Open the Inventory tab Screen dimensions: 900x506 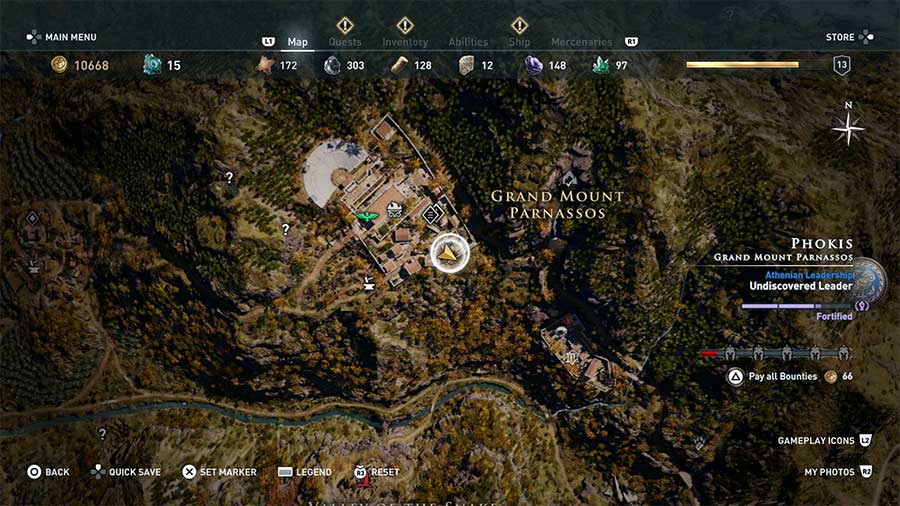(x=405, y=42)
